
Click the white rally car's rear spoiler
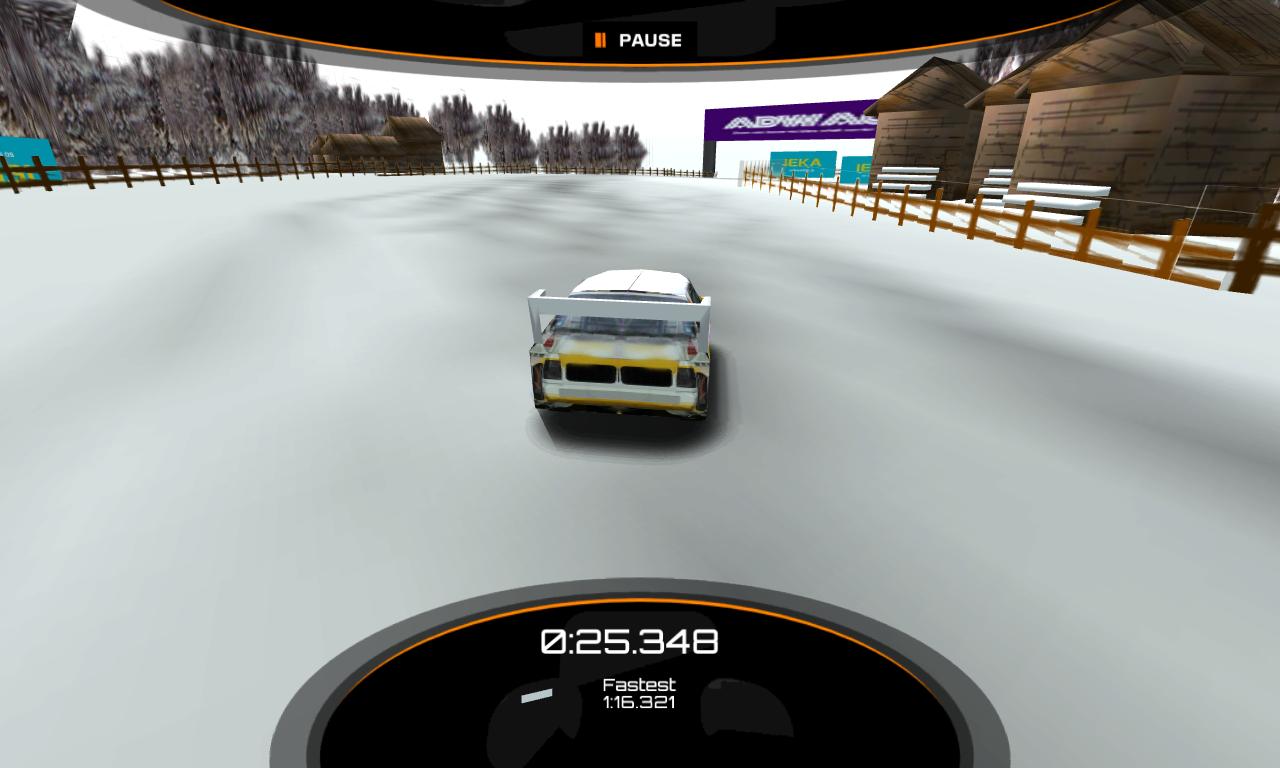click(620, 300)
